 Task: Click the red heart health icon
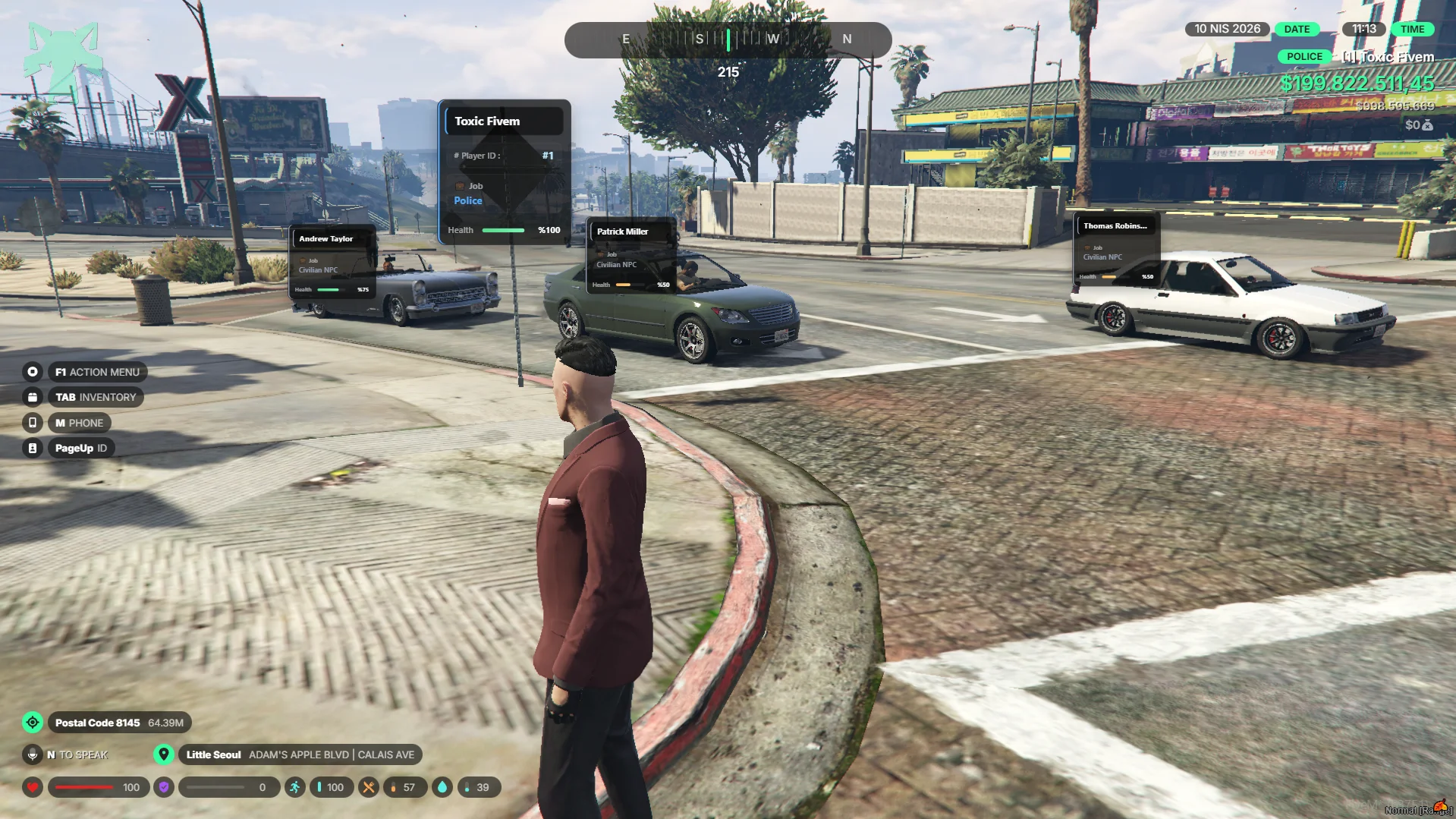pos(33,787)
